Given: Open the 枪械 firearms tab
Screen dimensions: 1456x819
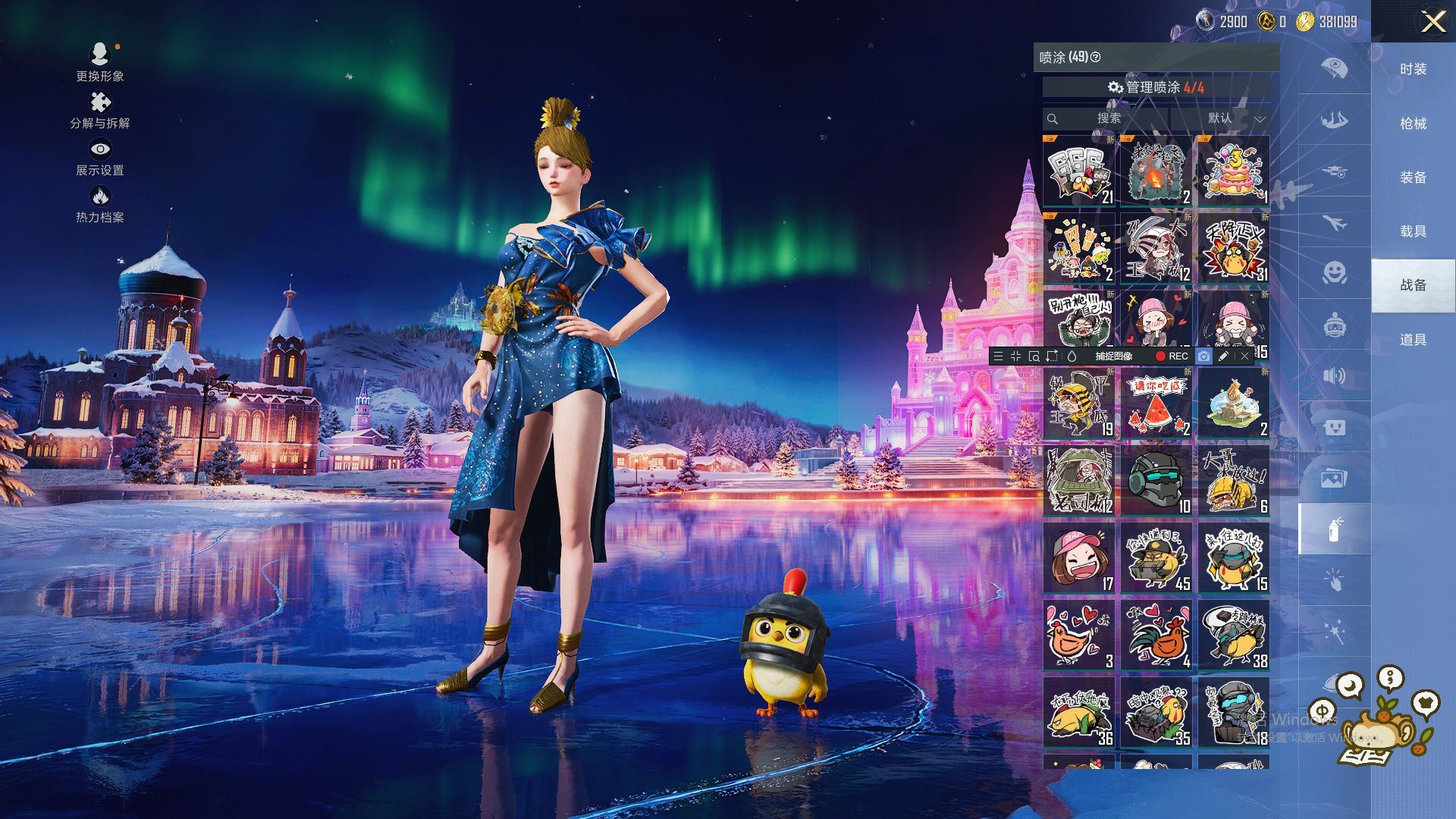Looking at the screenshot, I should [x=1413, y=123].
